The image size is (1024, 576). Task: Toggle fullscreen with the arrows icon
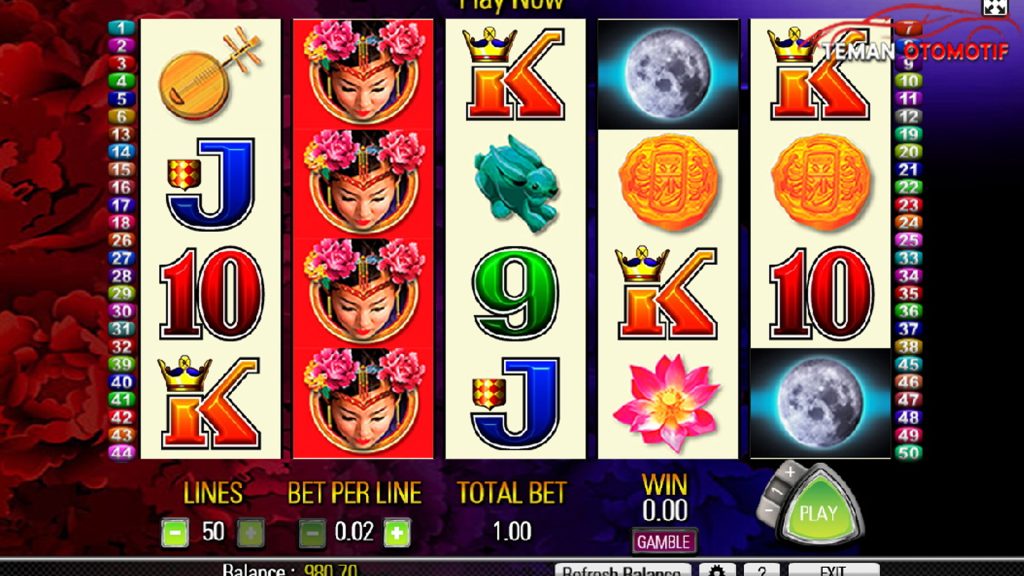tap(994, 8)
